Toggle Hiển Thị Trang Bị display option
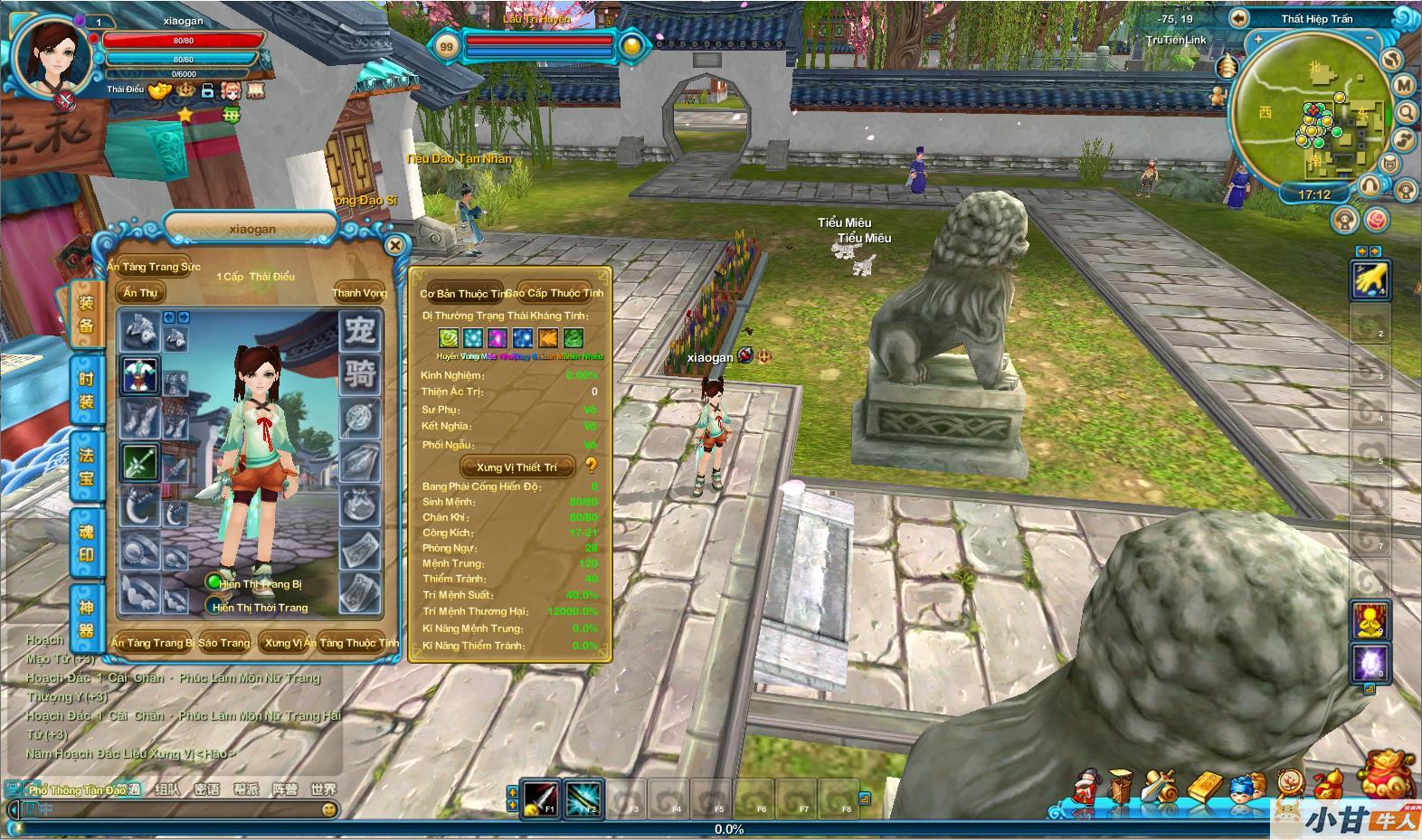The width and height of the screenshot is (1422, 840). point(213,582)
